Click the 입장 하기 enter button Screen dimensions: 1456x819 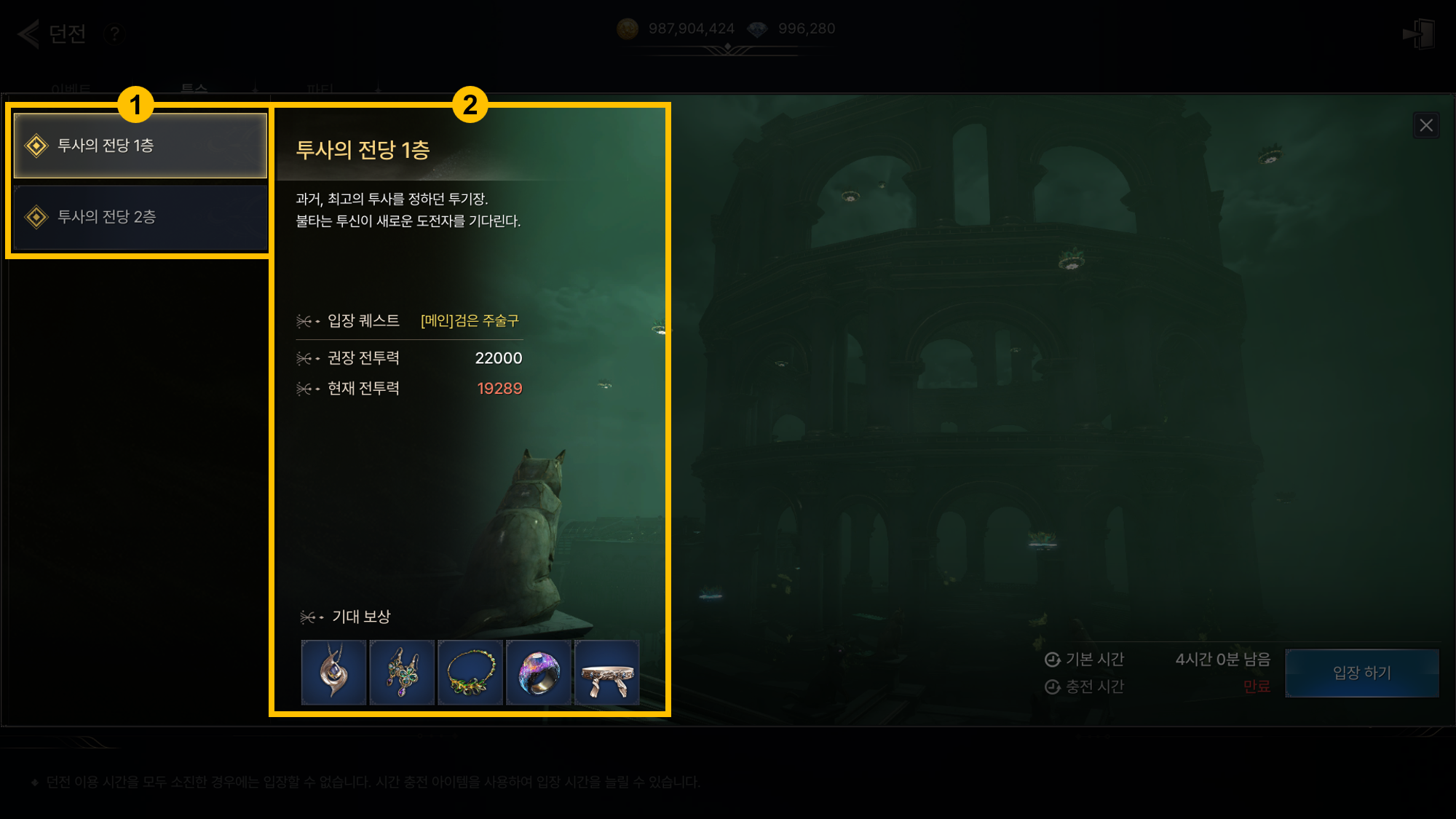pyautogui.click(x=1361, y=673)
